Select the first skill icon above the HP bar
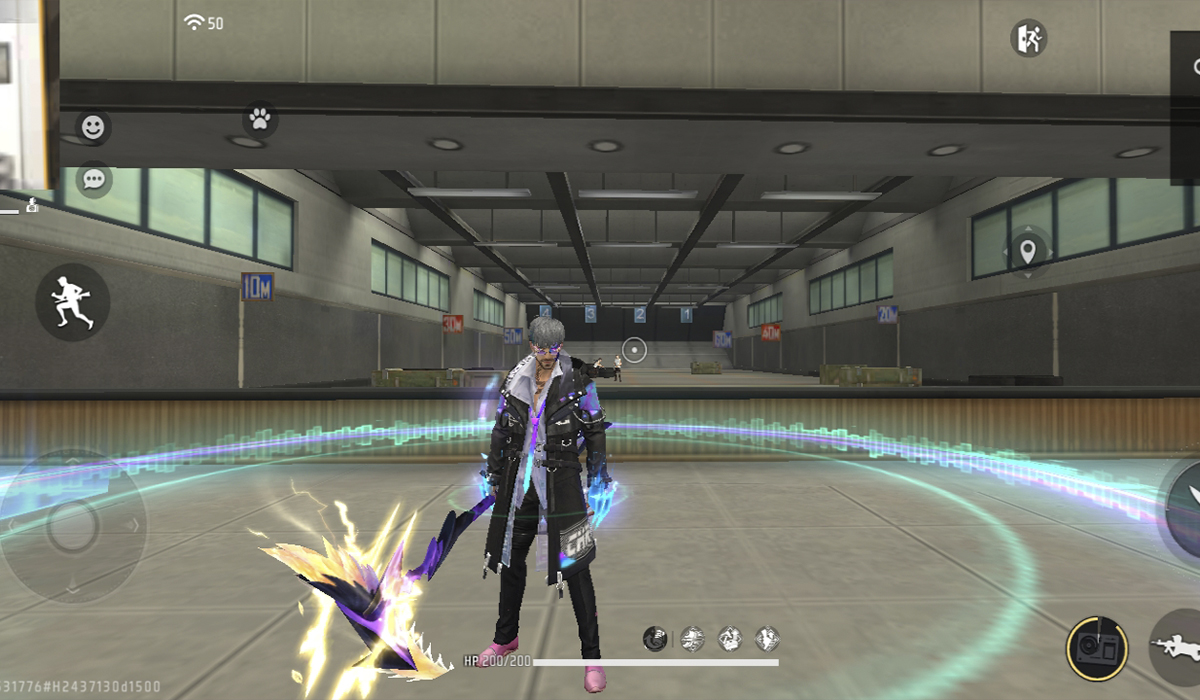Viewport: 1200px width, 700px height. tap(656, 638)
